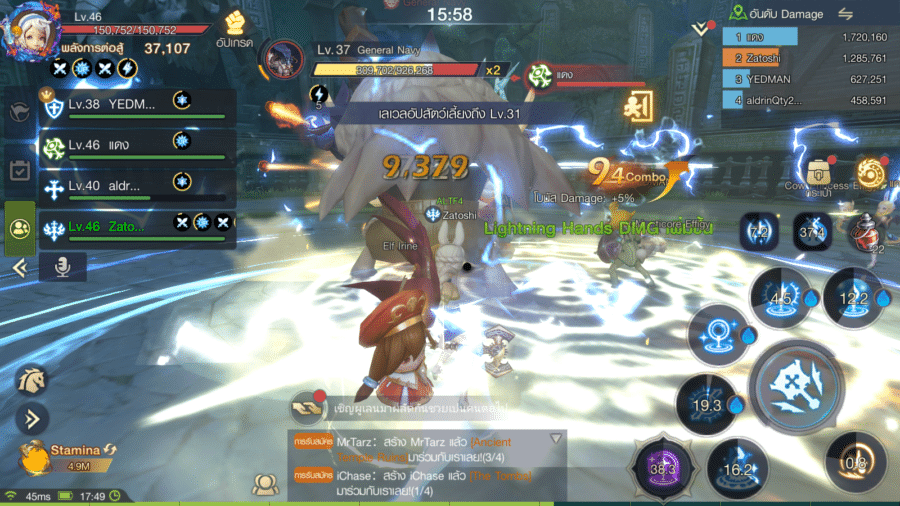Click the horse mount icon

(x=30, y=380)
